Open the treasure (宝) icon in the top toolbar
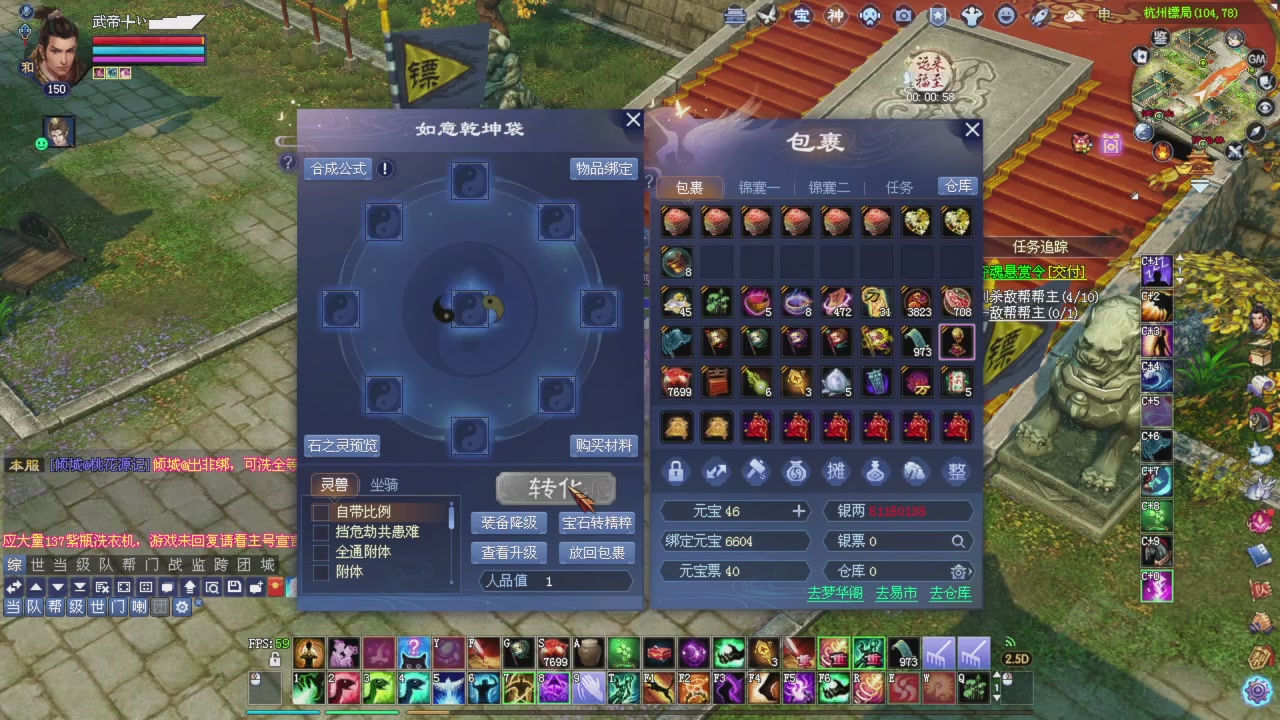 pos(800,16)
